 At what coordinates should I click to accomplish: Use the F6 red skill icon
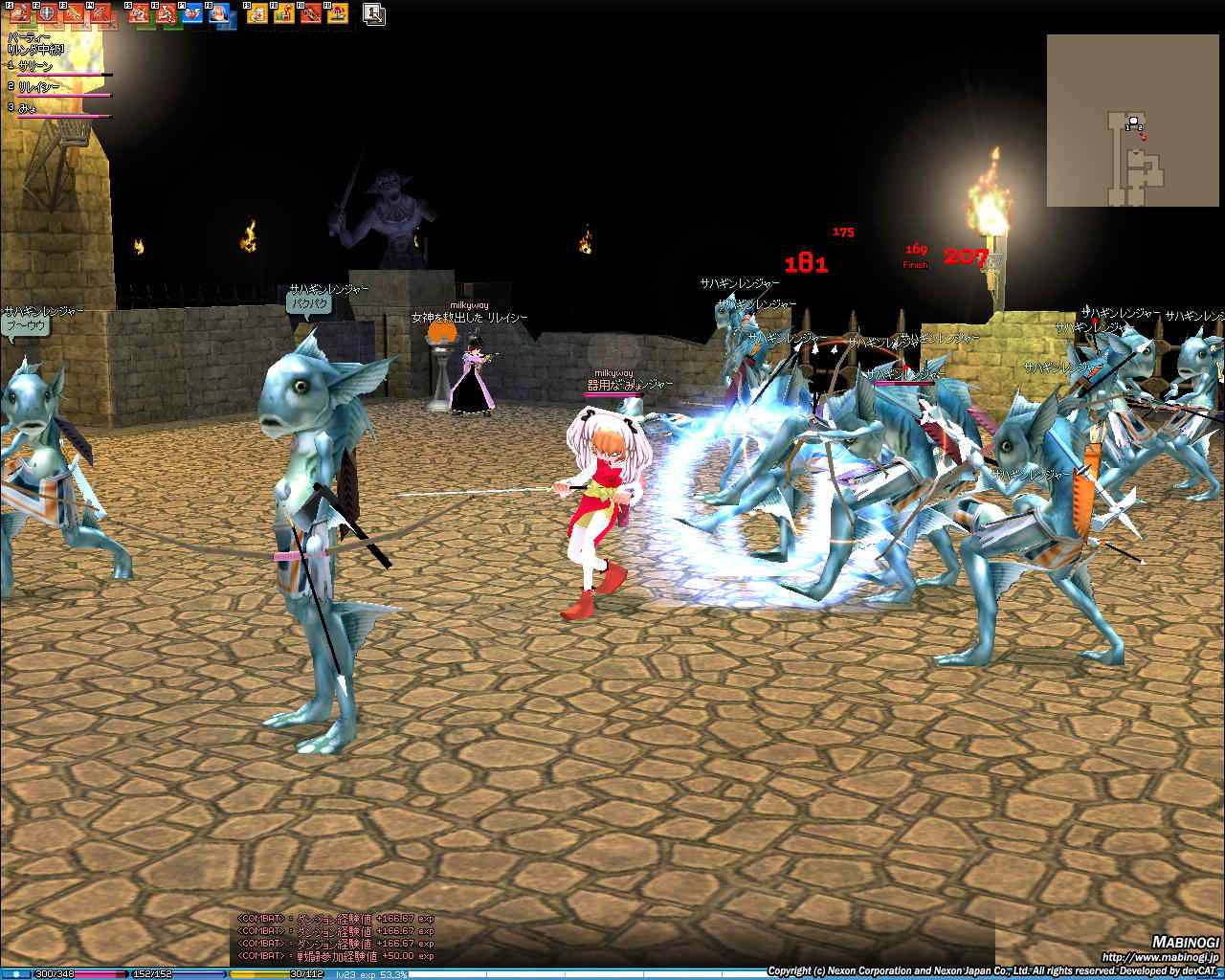click(x=166, y=14)
